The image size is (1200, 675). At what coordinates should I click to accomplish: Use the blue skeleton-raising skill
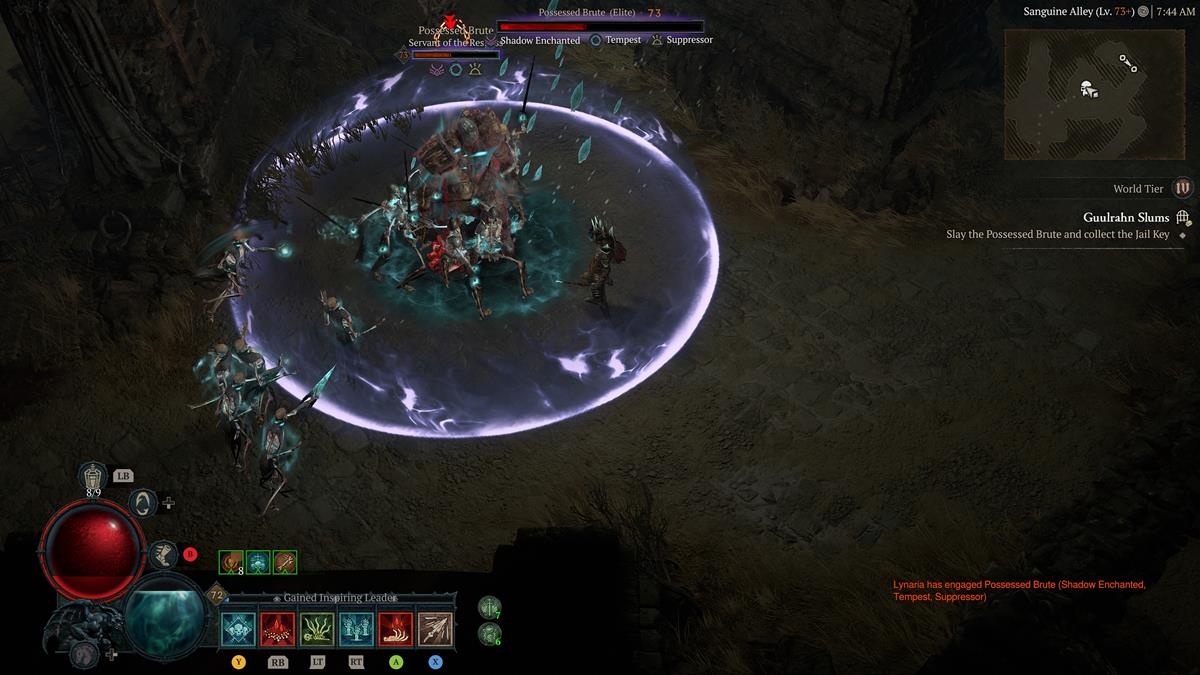[x=357, y=630]
